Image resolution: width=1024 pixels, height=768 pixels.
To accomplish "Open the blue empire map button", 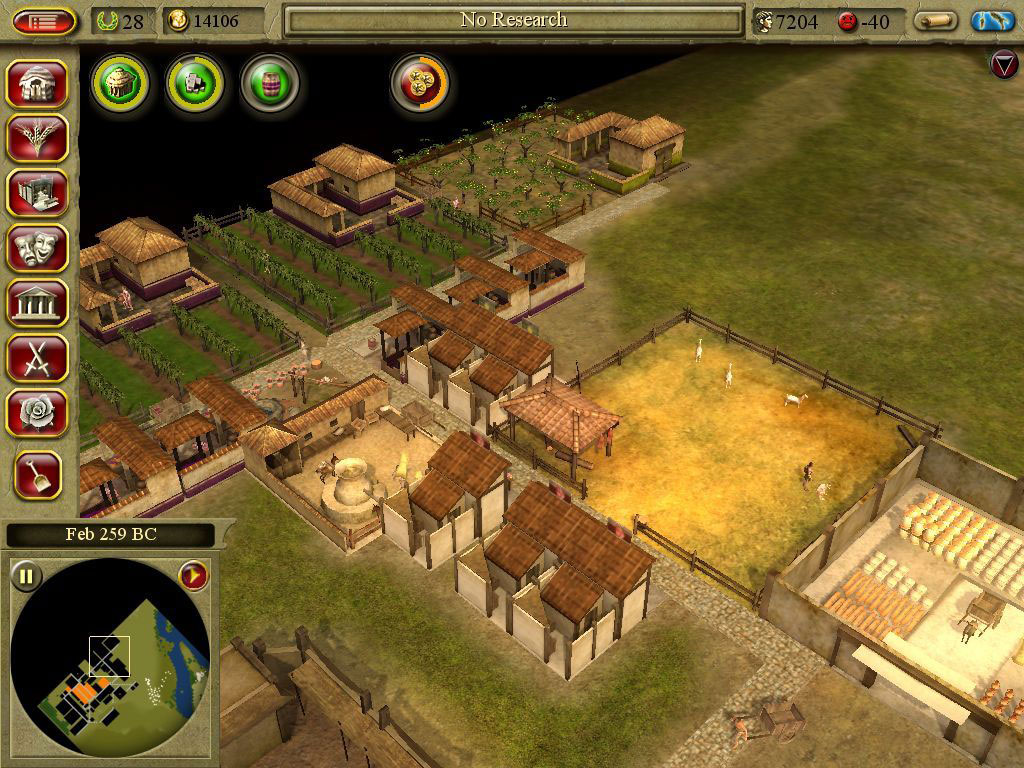I will (992, 21).
